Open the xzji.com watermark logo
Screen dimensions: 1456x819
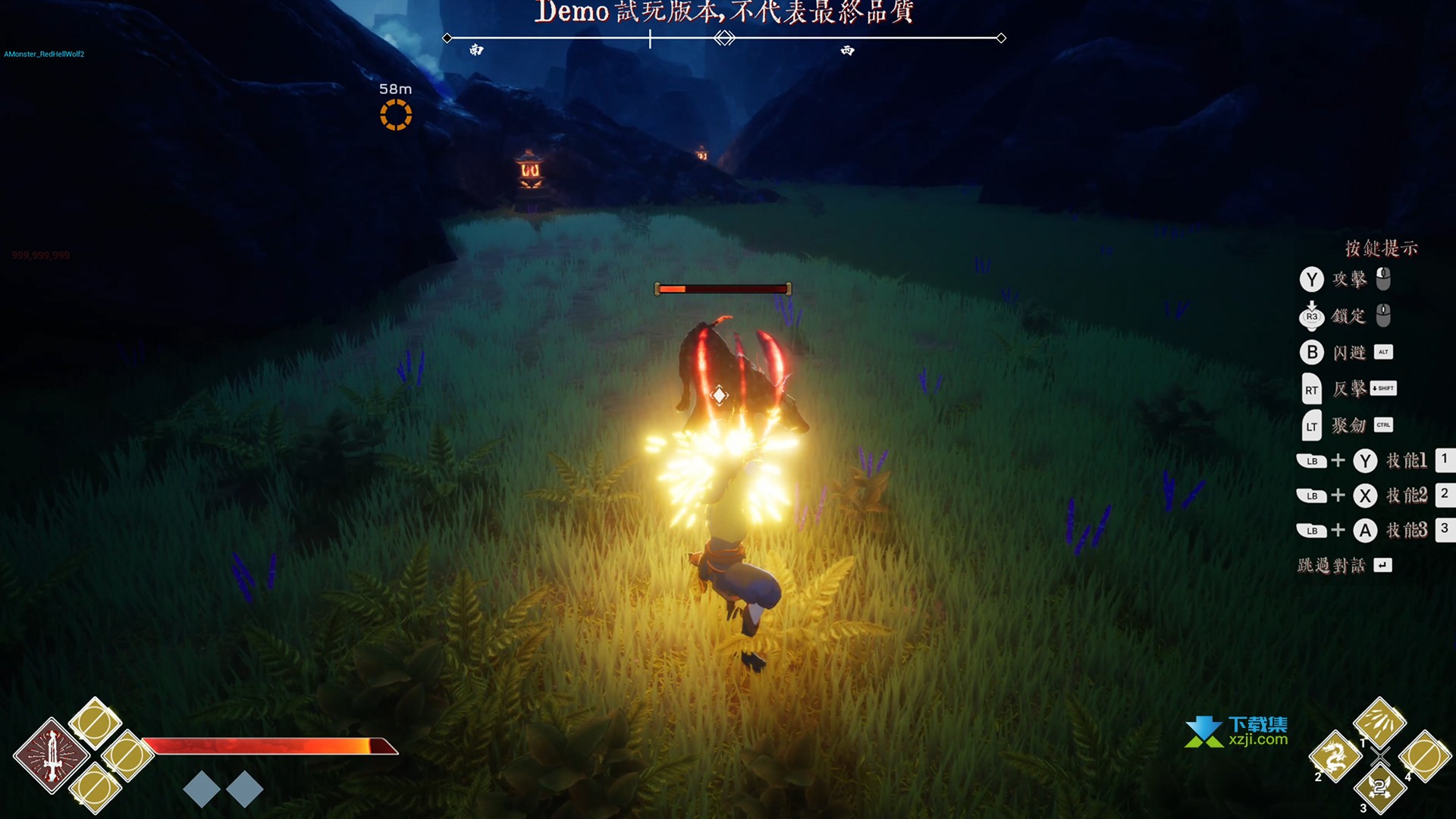point(1236,731)
